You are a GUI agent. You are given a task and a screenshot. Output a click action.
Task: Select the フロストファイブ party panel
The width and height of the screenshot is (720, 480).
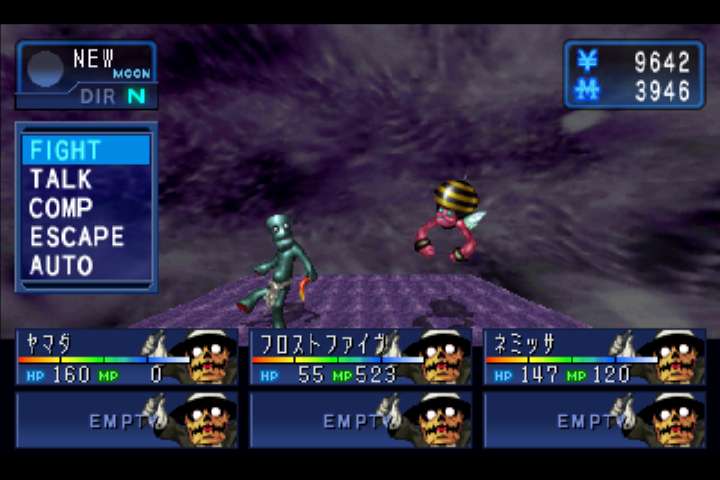(360, 358)
